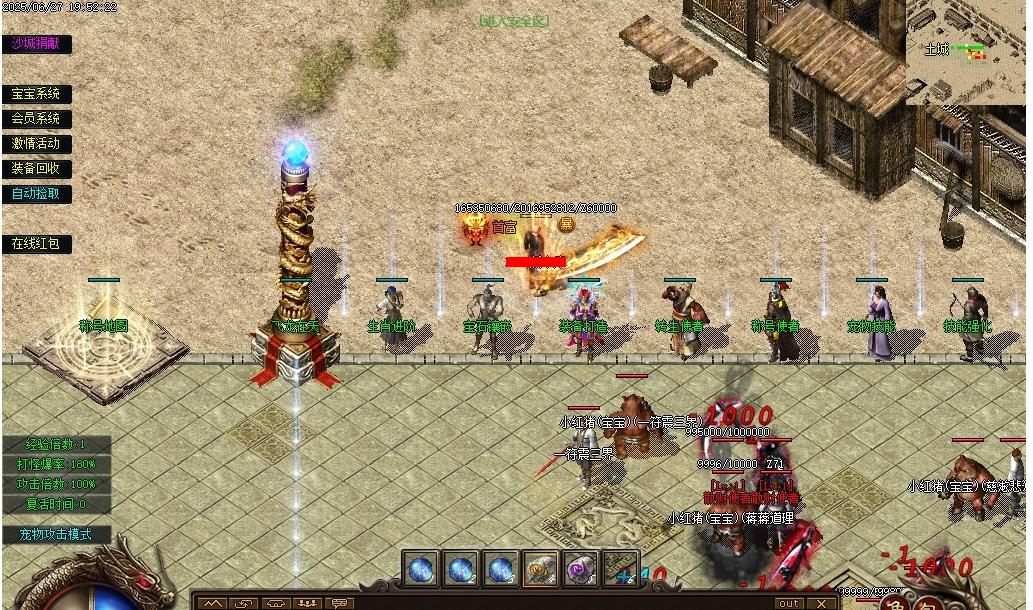The width and height of the screenshot is (1033, 610).
Task: Open the 装备回收 equipment recycling menu
Action: pos(36,169)
